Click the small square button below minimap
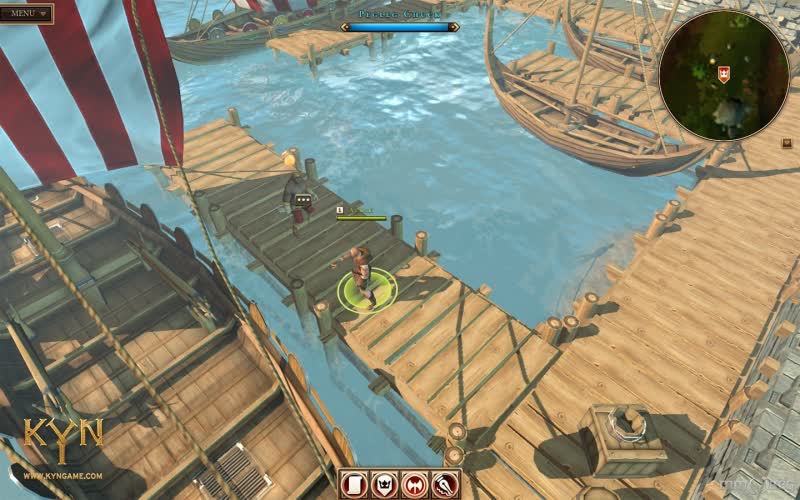800x500 pixels. [787, 143]
